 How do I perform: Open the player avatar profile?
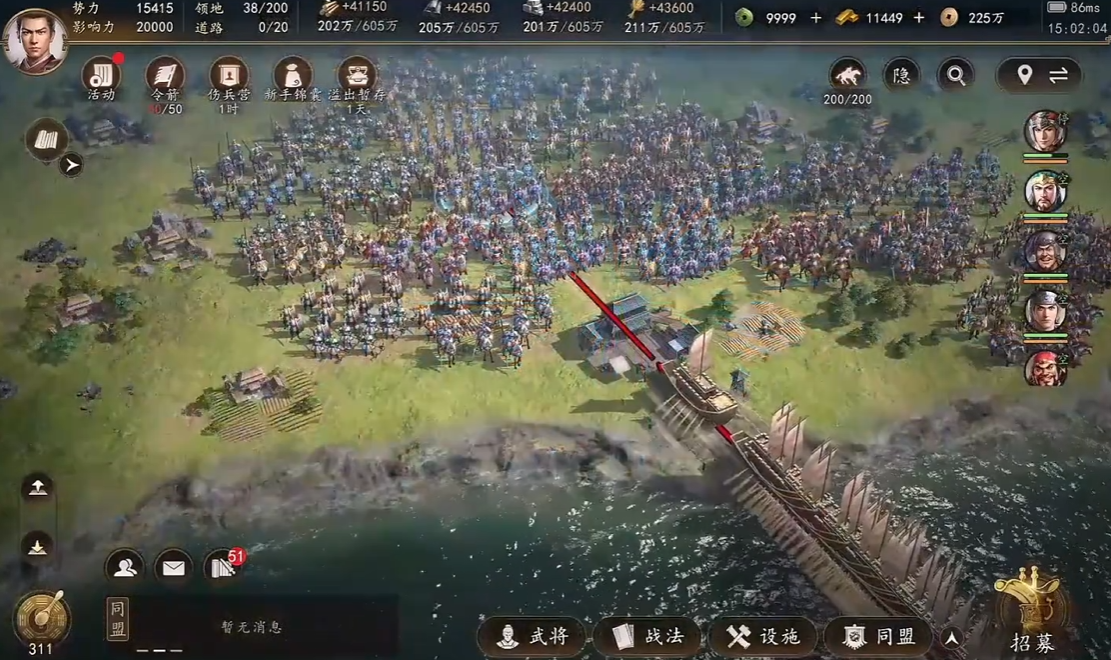[35, 41]
